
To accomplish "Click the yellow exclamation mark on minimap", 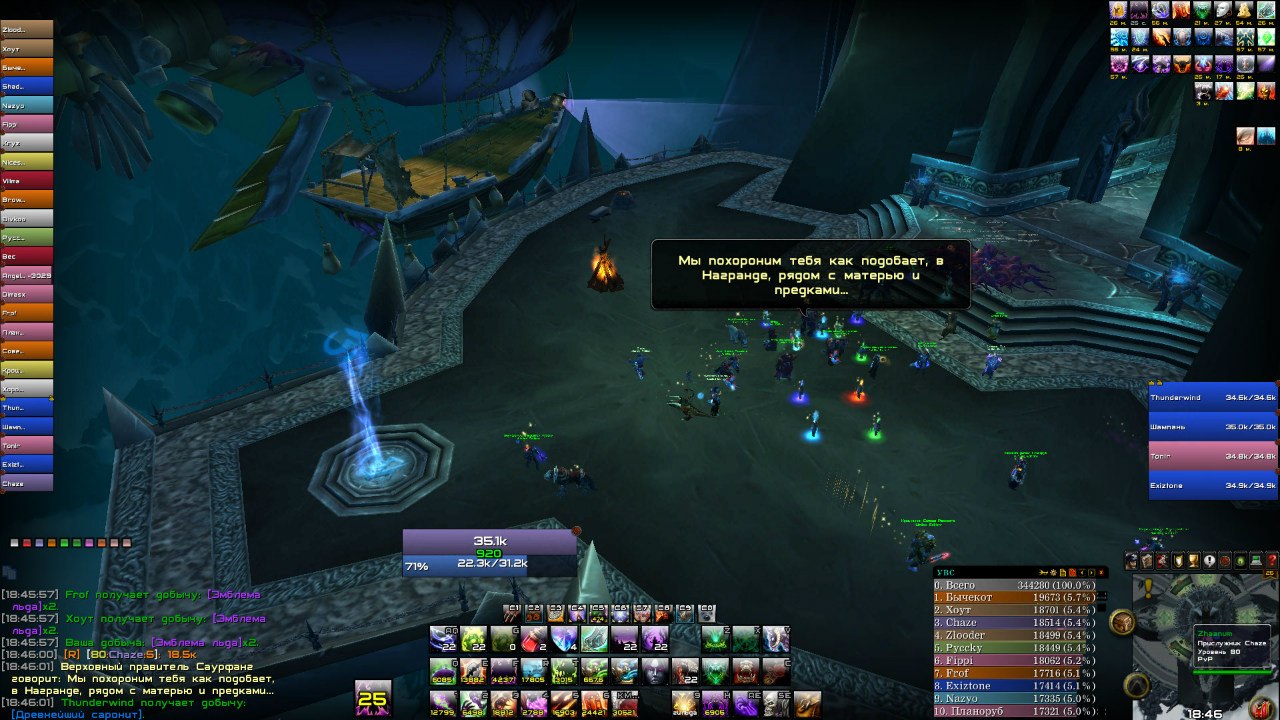I will (1149, 588).
